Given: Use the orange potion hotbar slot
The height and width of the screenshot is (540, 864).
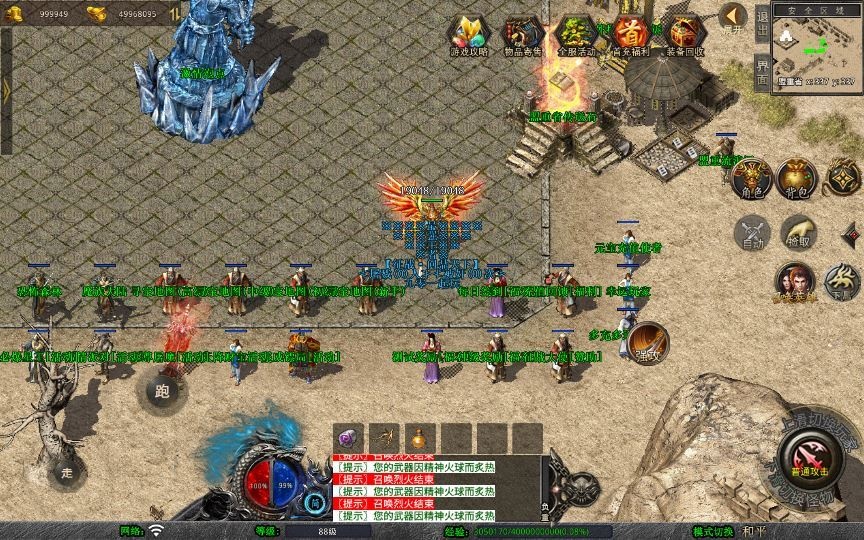Looking at the screenshot, I should coord(417,438).
